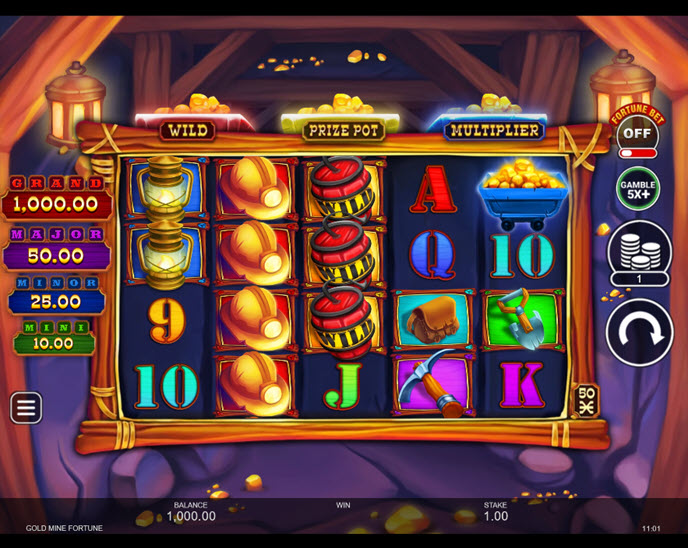
Task: Open the 50x autoplay button
Action: [585, 400]
